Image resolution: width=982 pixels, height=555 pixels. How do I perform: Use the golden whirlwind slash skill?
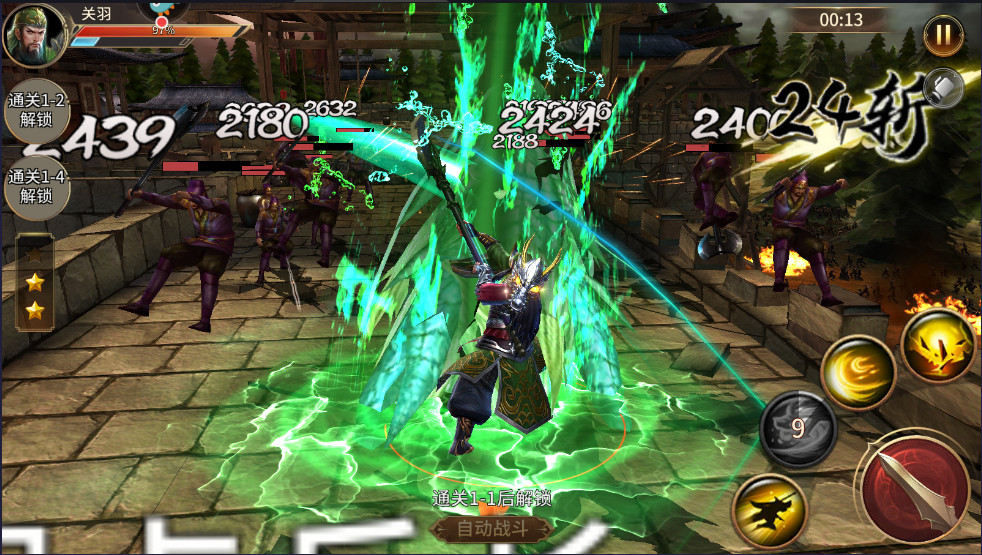tap(857, 372)
